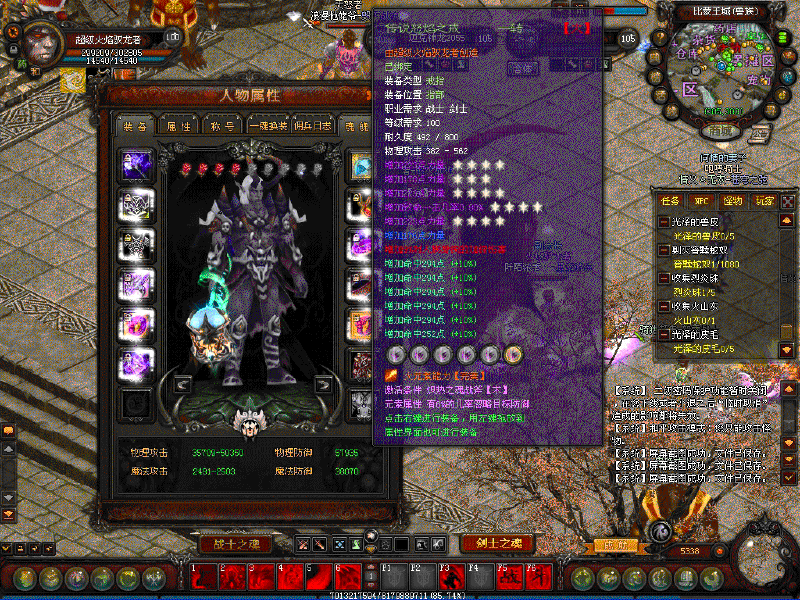Switch to the 称号 title tab
The height and width of the screenshot is (600, 800).
coord(222,127)
